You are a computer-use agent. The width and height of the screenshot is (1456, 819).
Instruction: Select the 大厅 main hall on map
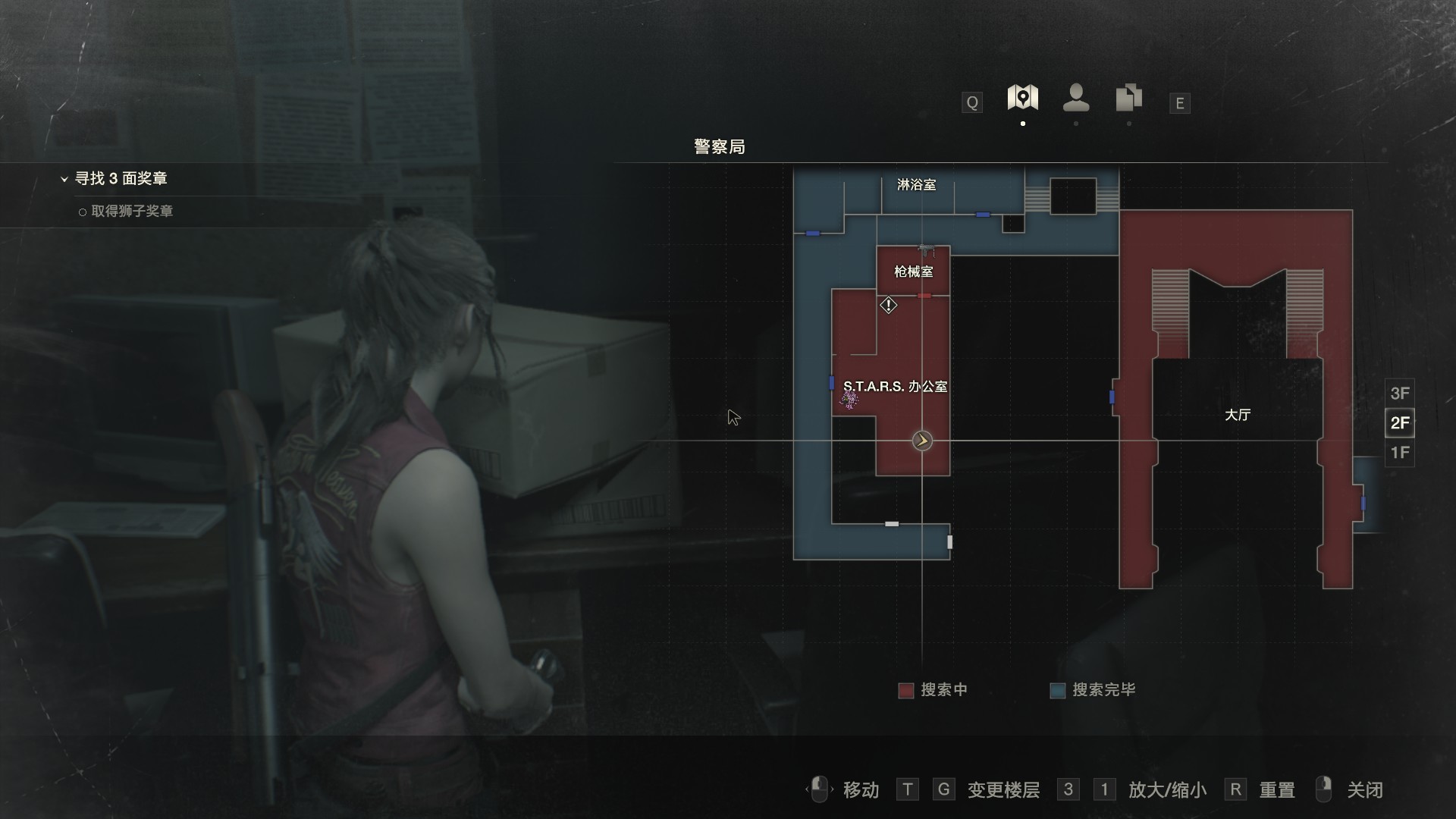[x=1237, y=415]
